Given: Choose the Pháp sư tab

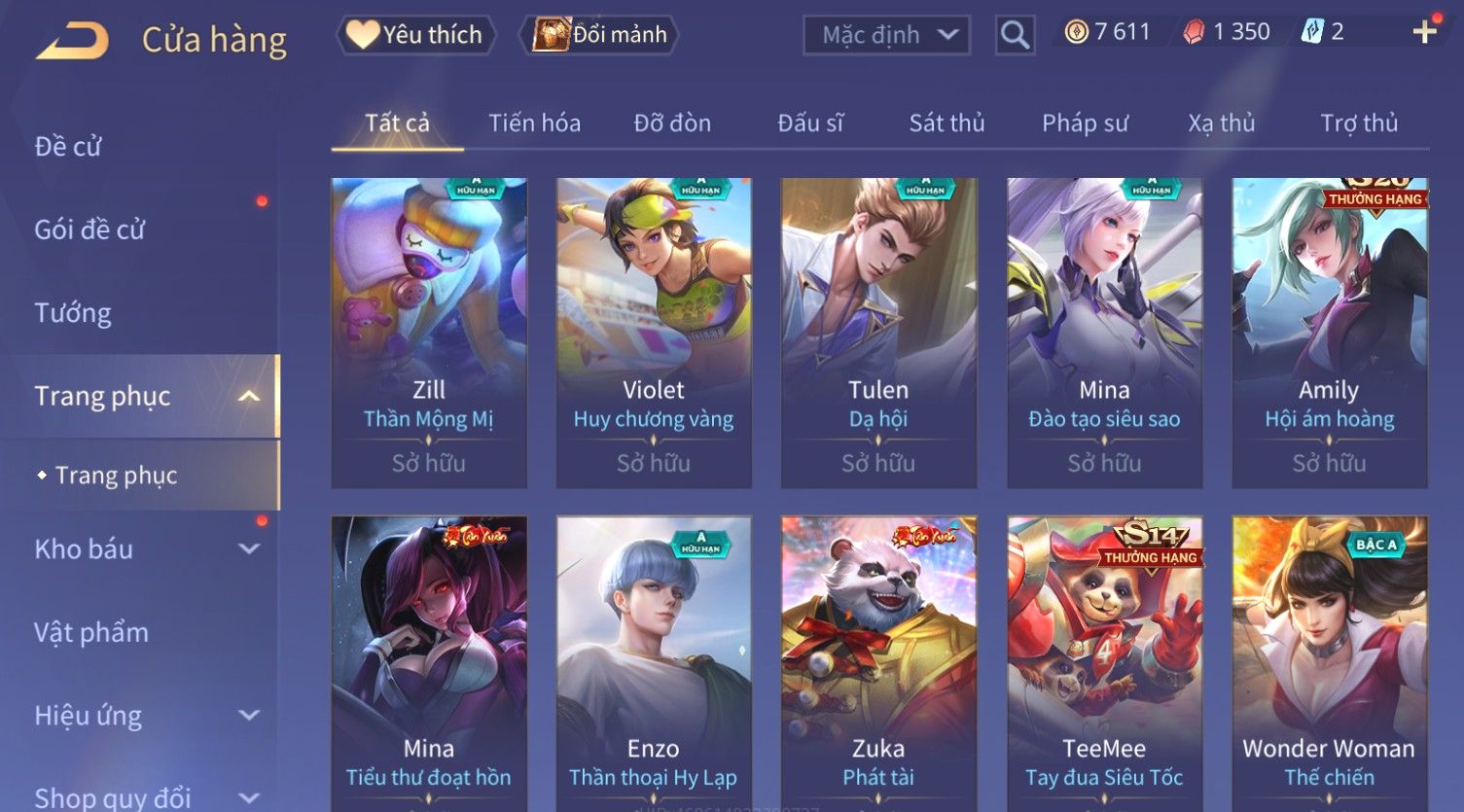Looking at the screenshot, I should pyautogui.click(x=1085, y=124).
